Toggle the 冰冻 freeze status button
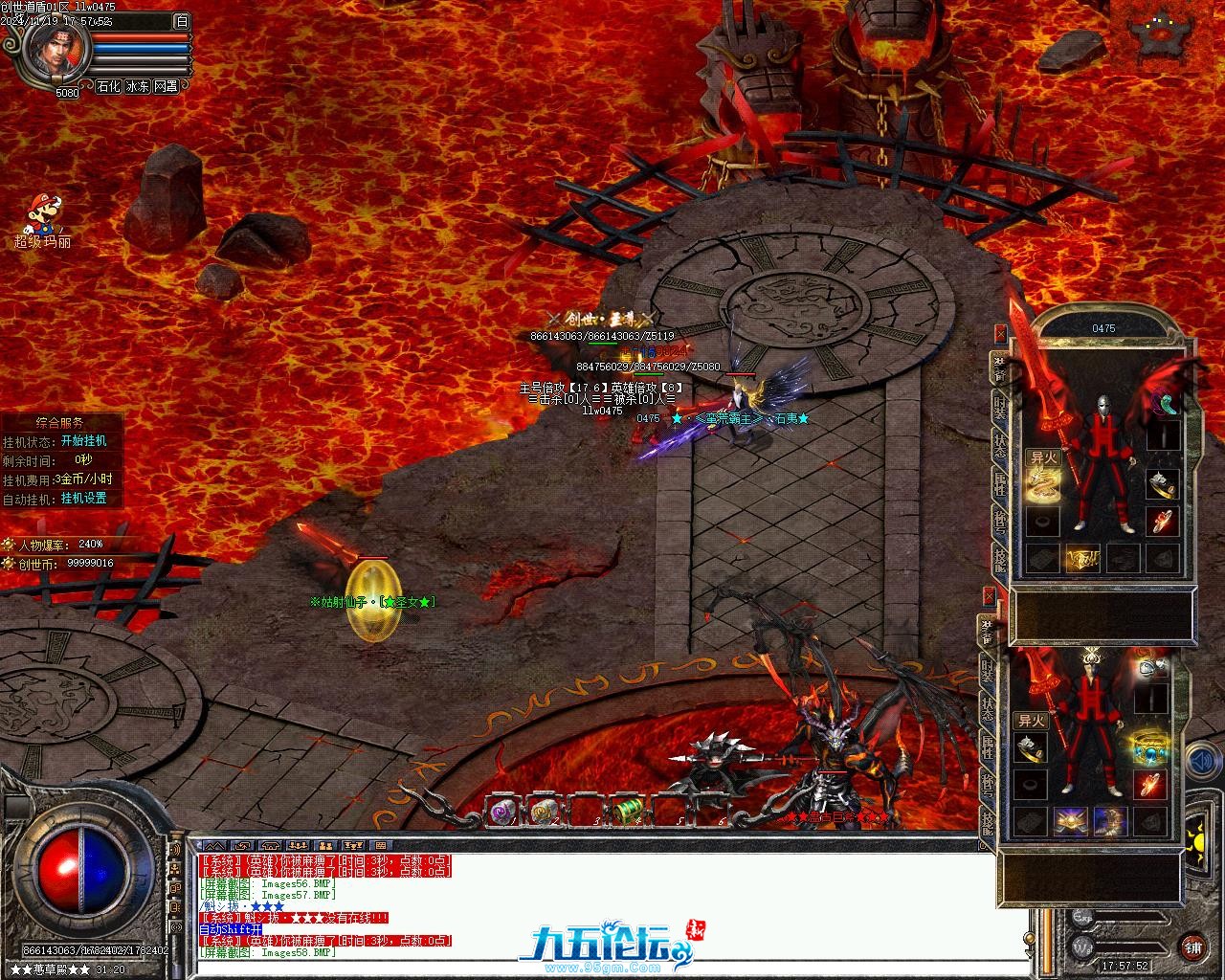 click(x=138, y=86)
